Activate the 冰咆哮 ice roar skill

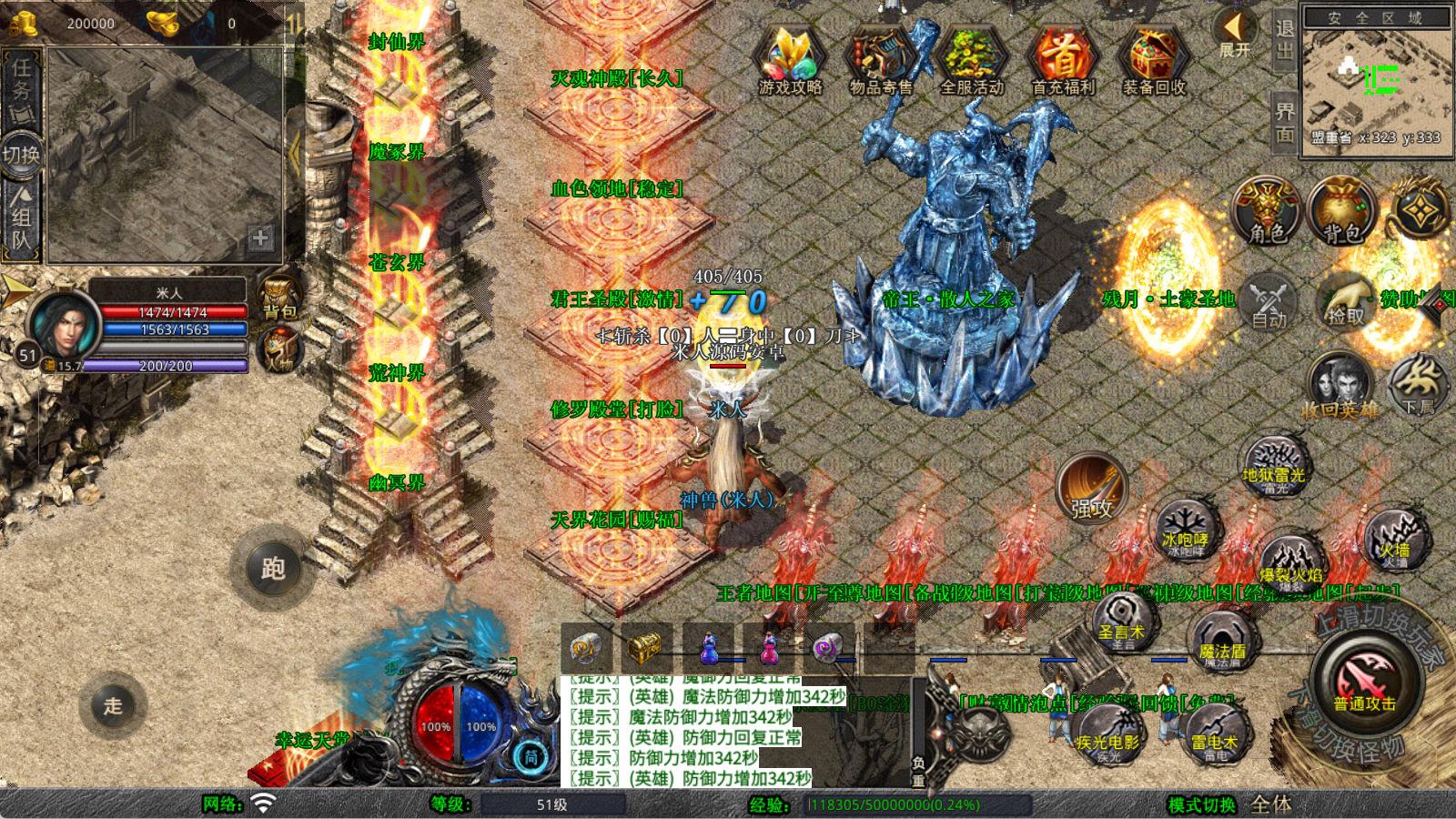(1184, 530)
